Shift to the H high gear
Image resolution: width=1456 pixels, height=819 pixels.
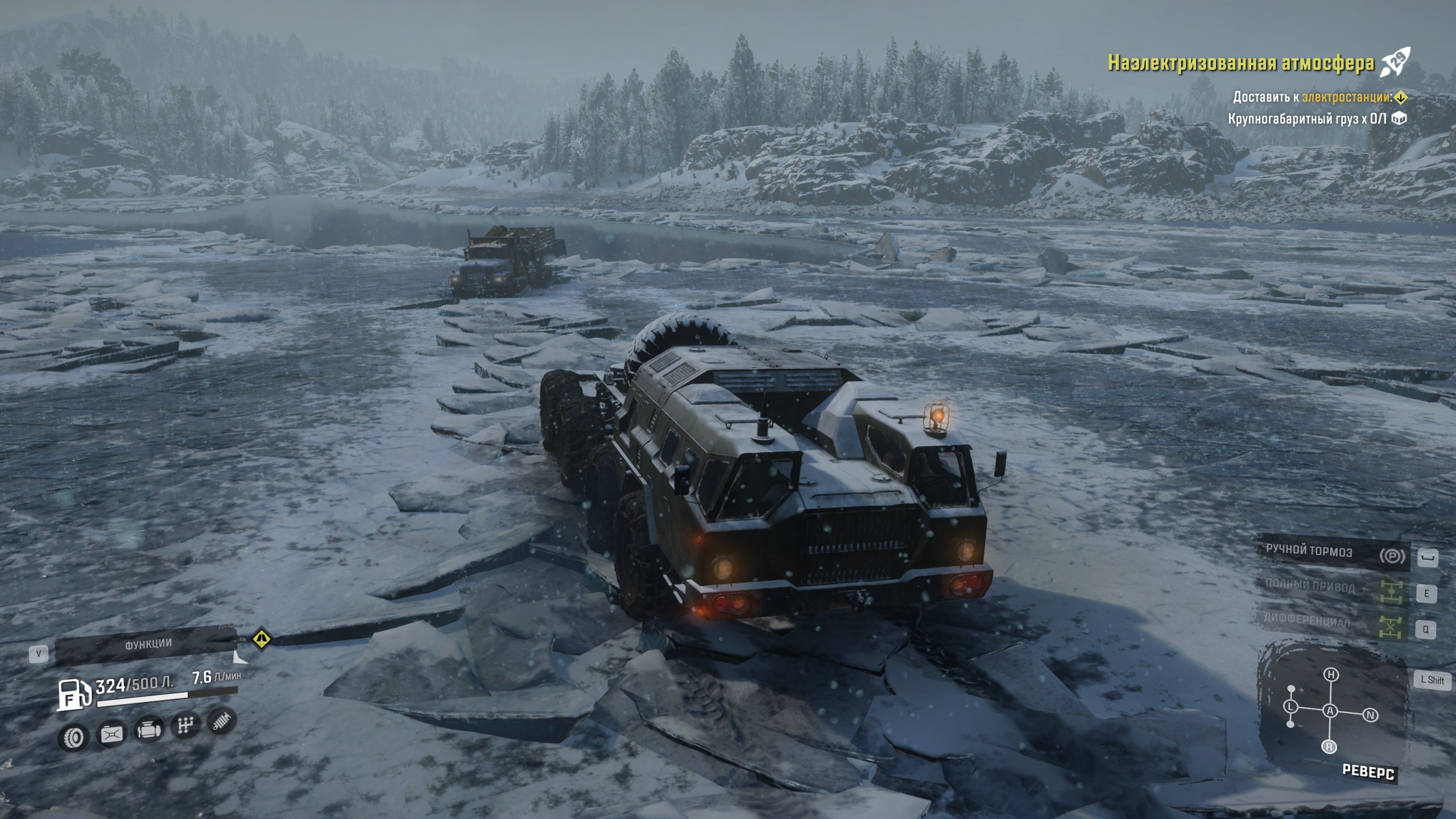[x=1331, y=675]
